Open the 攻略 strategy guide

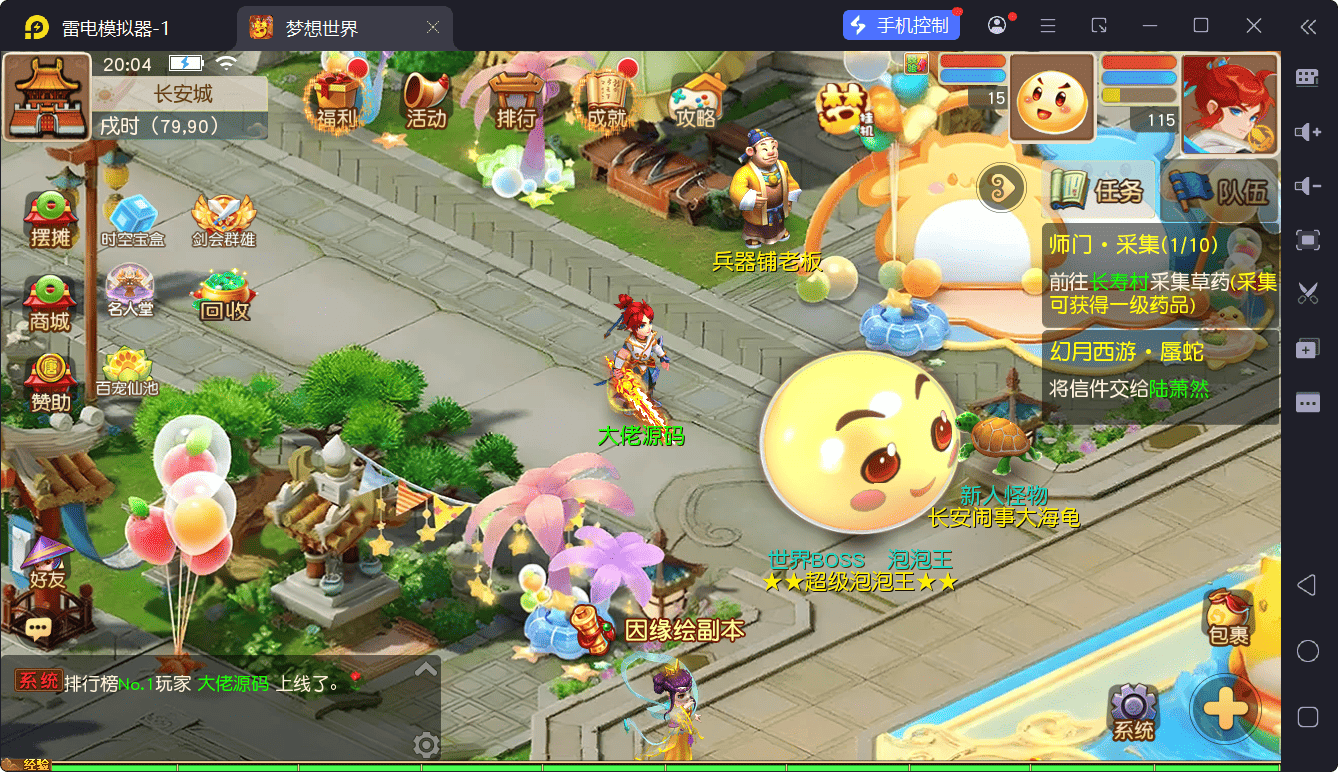(697, 100)
